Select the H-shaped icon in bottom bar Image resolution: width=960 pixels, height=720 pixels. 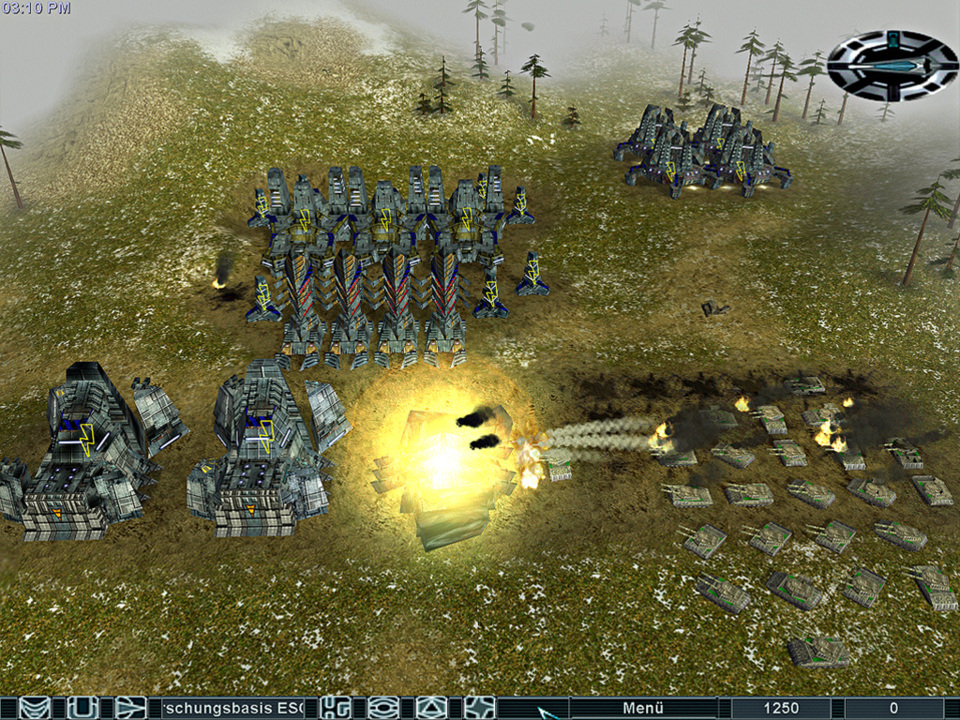336,708
